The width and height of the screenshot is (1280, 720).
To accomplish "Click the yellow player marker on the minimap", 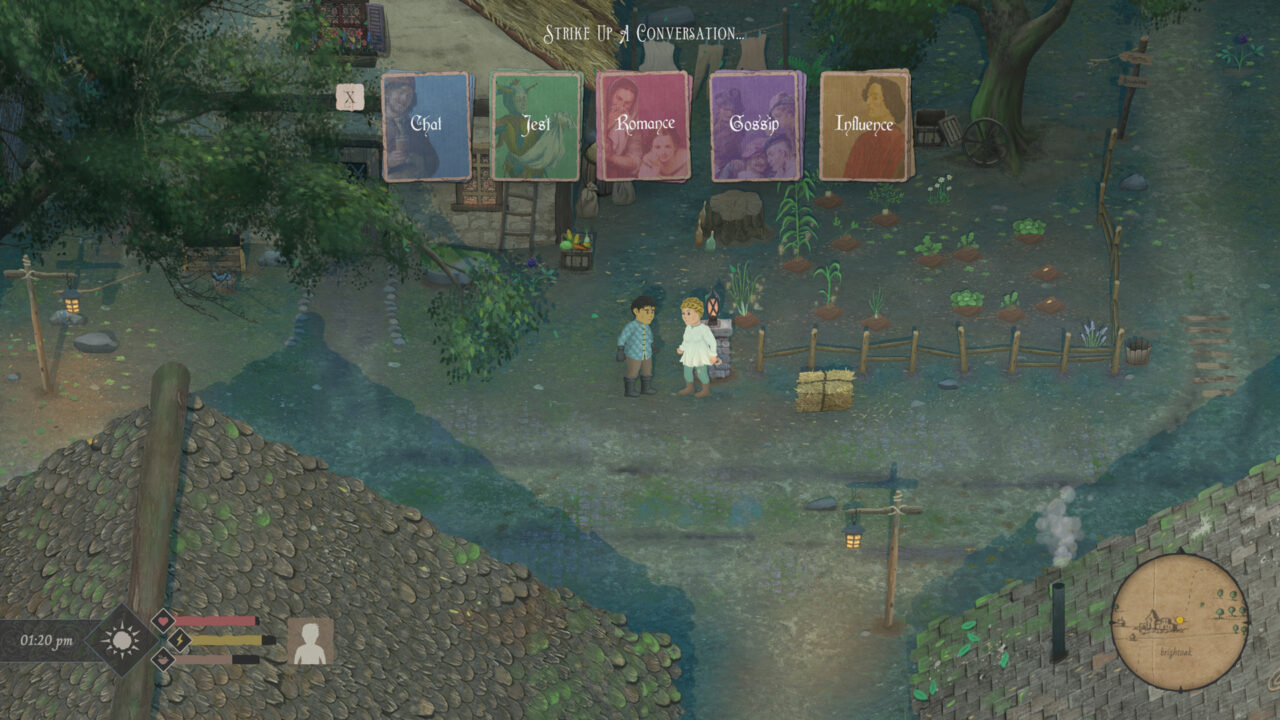I will (1180, 620).
